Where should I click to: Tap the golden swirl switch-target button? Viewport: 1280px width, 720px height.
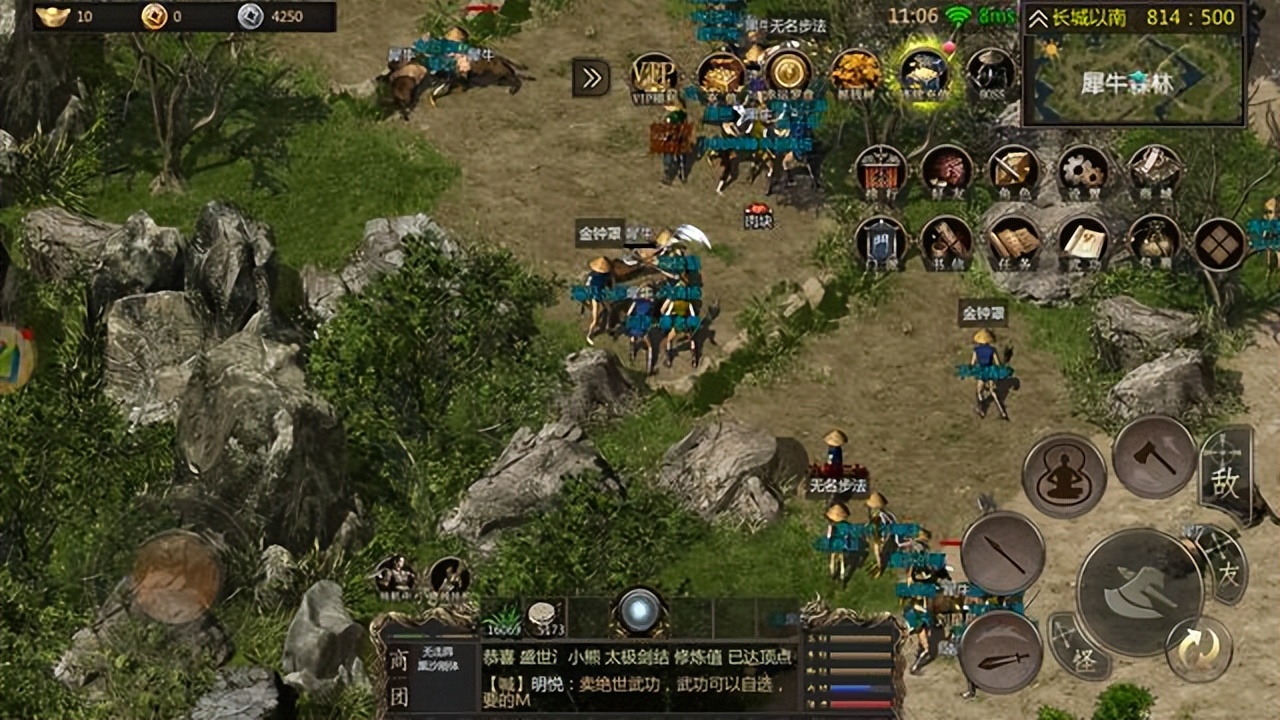coord(1198,650)
